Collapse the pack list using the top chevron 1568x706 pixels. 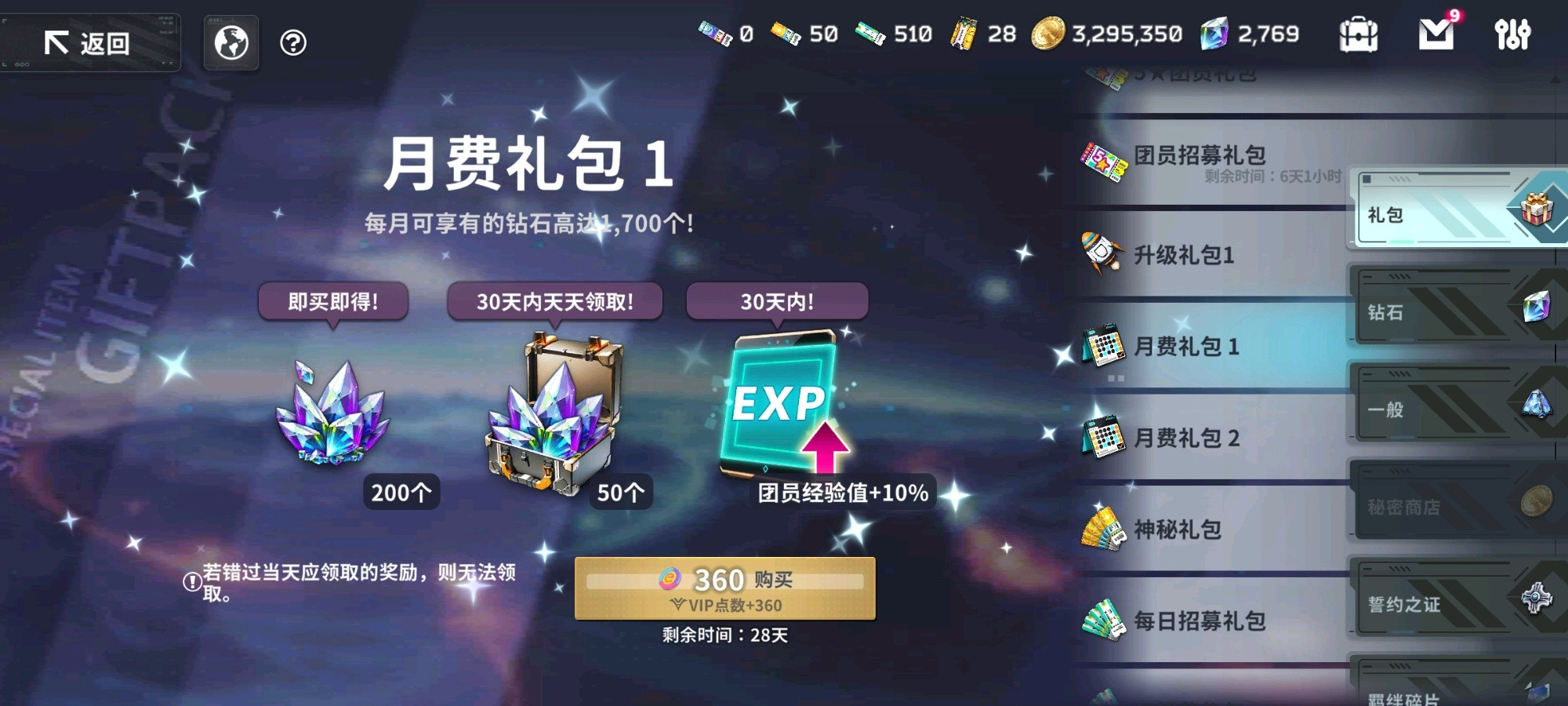pyautogui.click(x=1555, y=78)
